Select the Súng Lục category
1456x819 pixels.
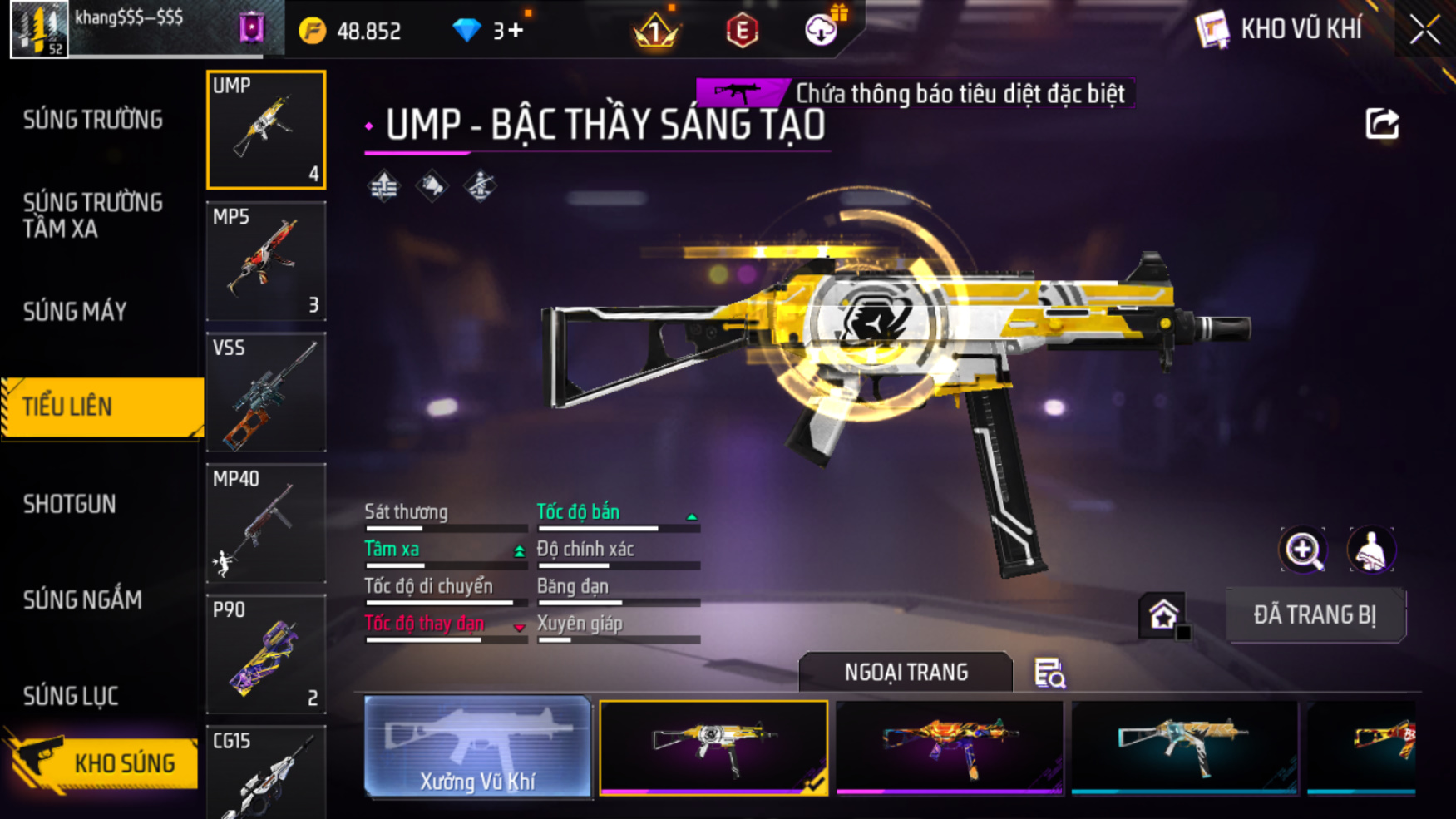point(71,696)
